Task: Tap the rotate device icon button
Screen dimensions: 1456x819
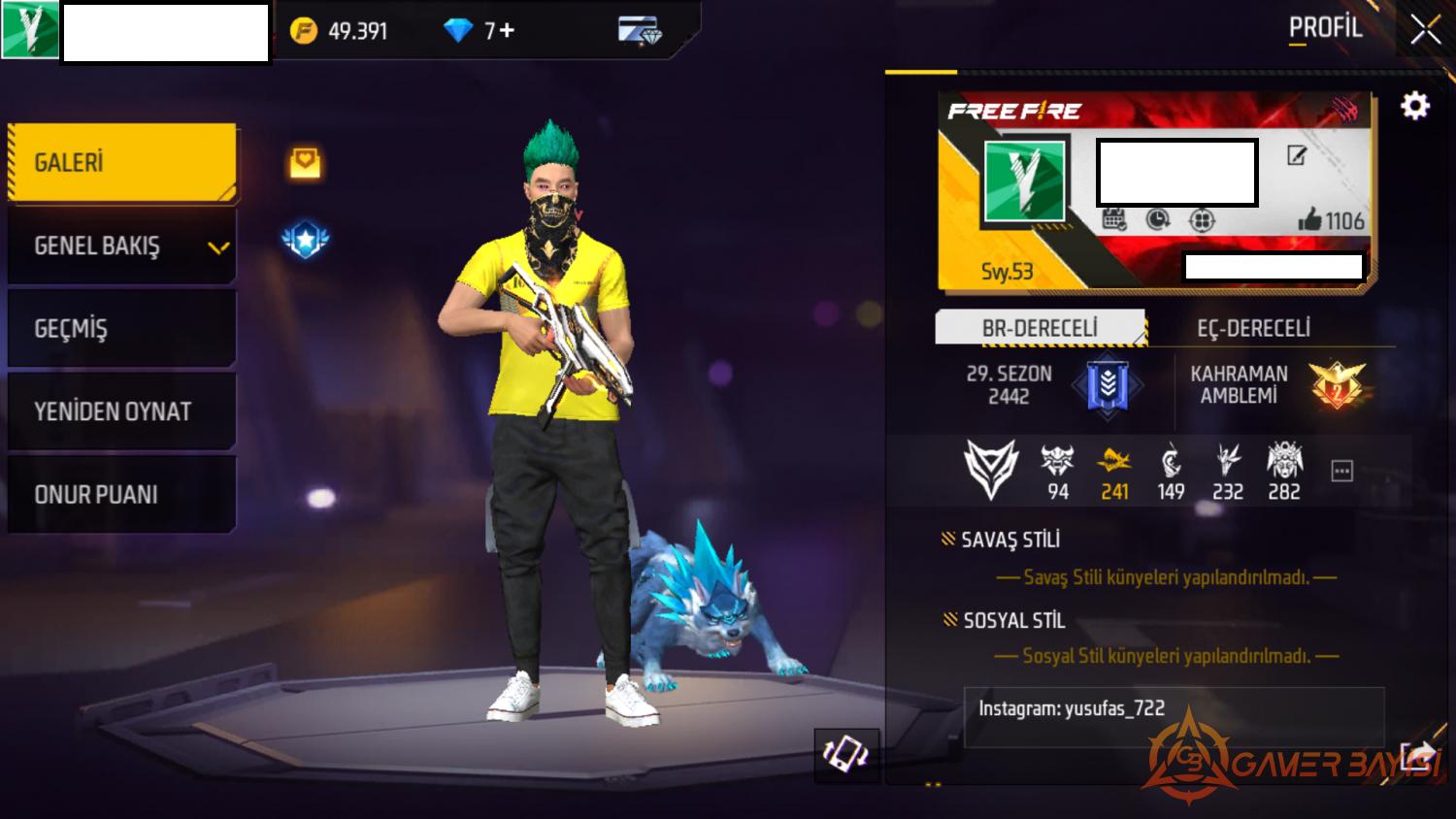Action: click(x=845, y=754)
